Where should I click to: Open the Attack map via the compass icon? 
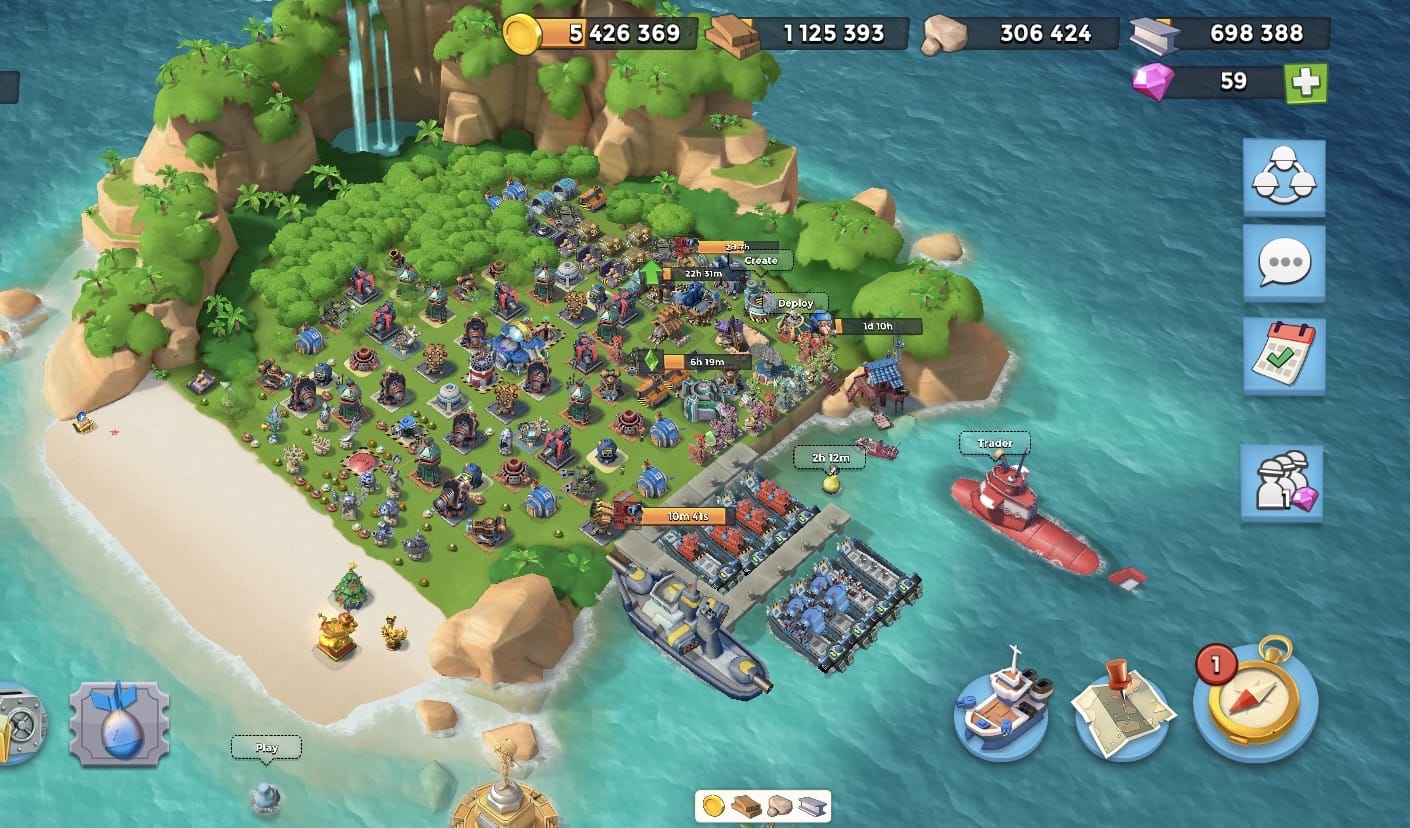tap(1257, 702)
